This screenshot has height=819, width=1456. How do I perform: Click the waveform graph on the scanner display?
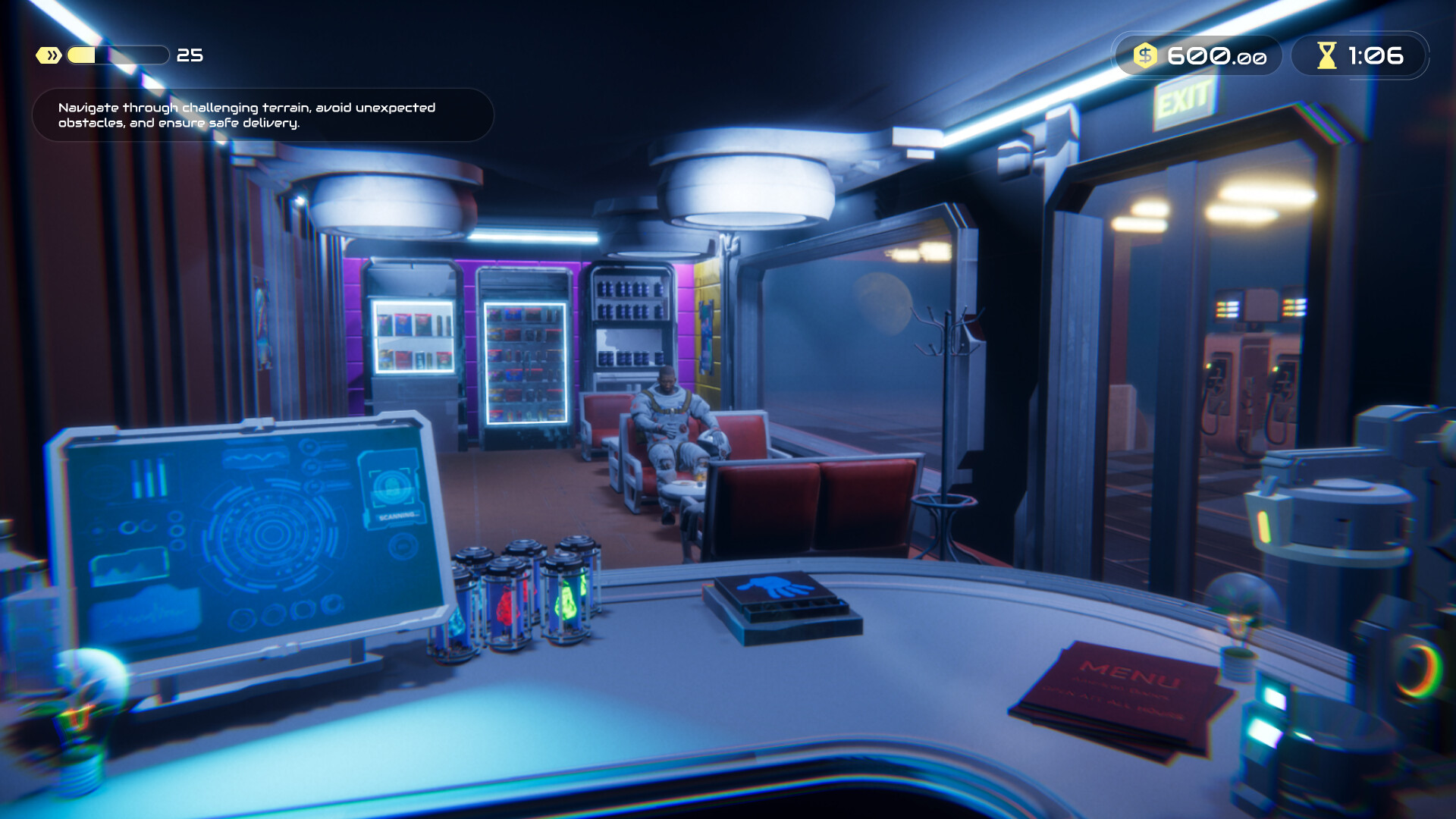253,458
